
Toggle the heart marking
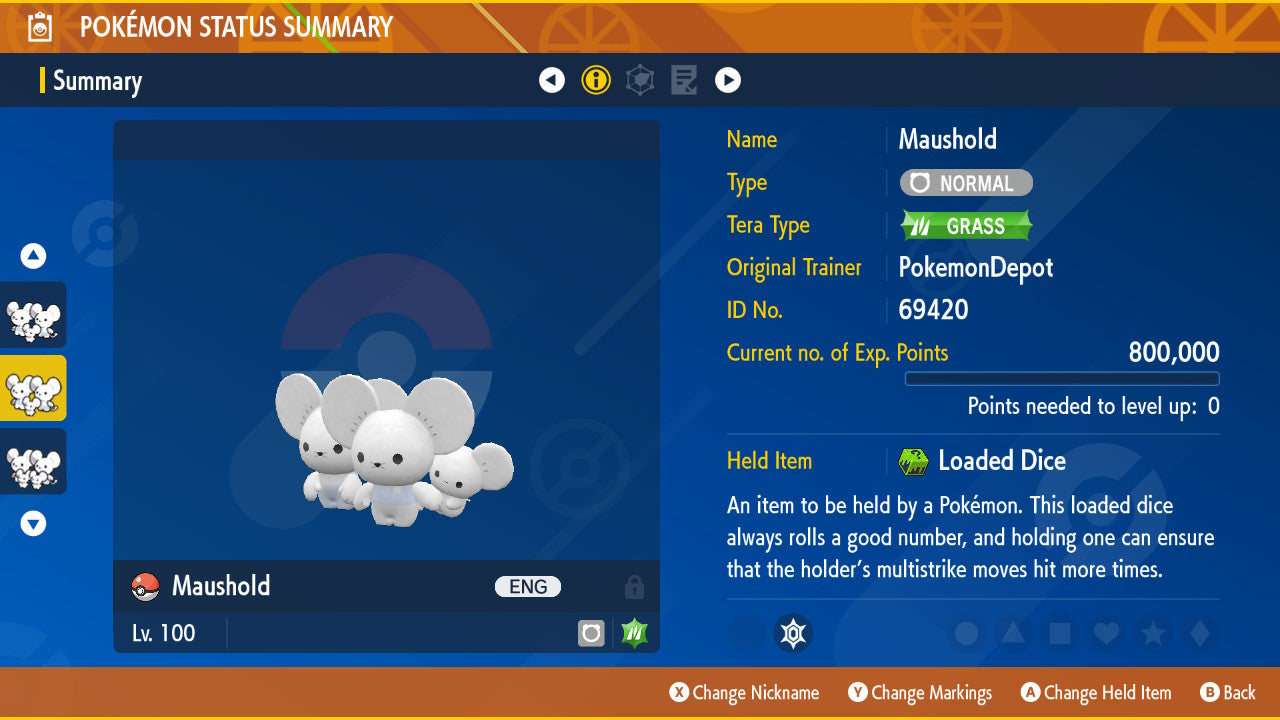[x=1106, y=633]
